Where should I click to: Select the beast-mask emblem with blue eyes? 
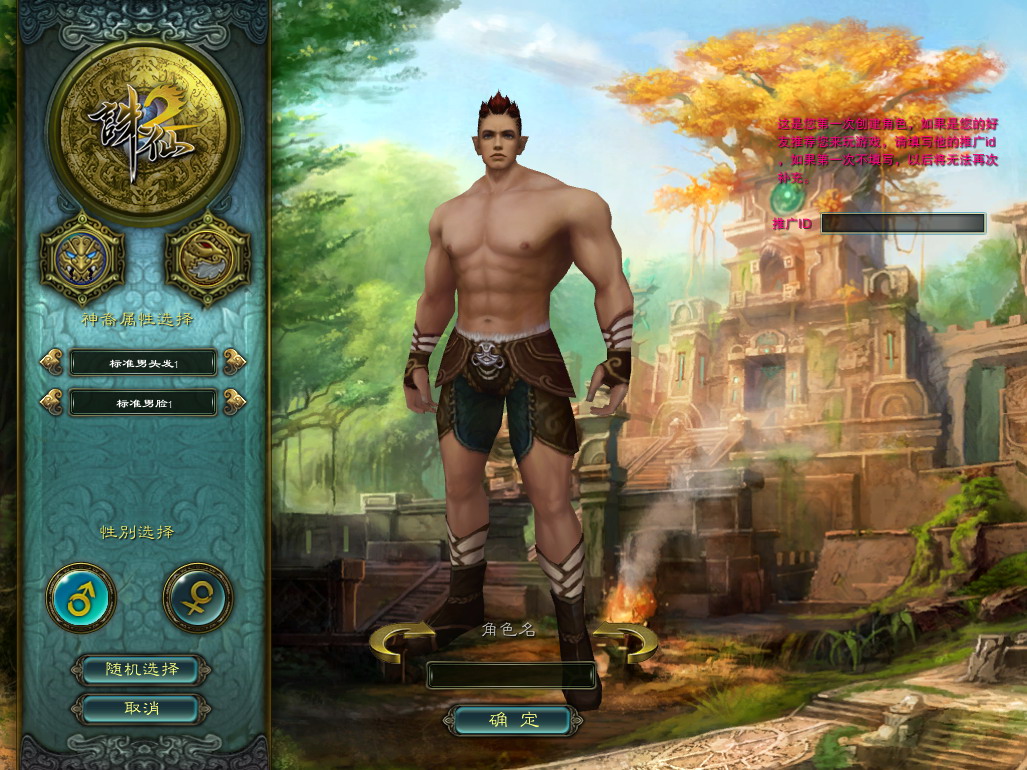point(82,258)
